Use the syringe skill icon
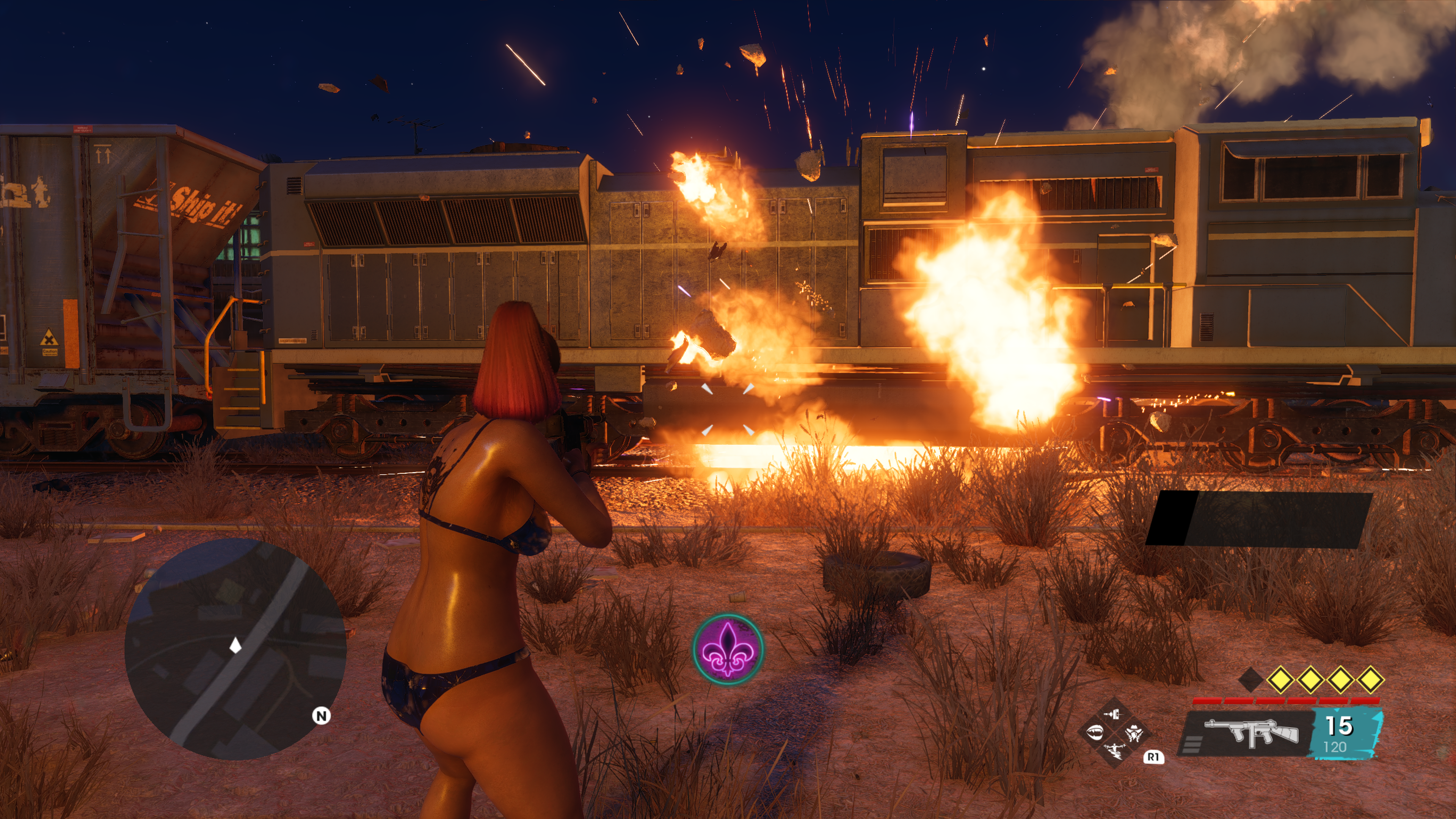1456x819 pixels. point(1114,715)
